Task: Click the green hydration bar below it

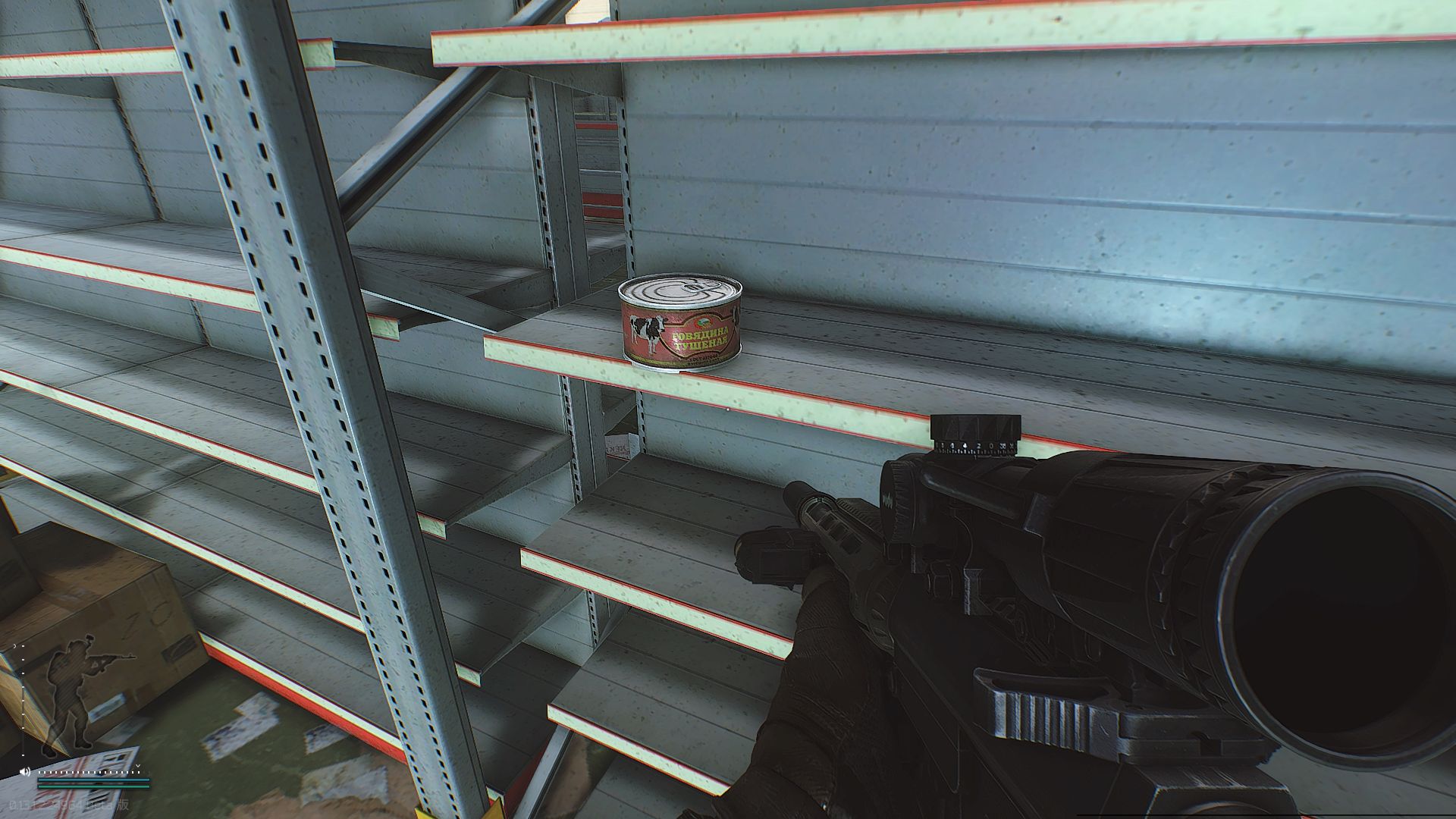Action: (x=93, y=786)
